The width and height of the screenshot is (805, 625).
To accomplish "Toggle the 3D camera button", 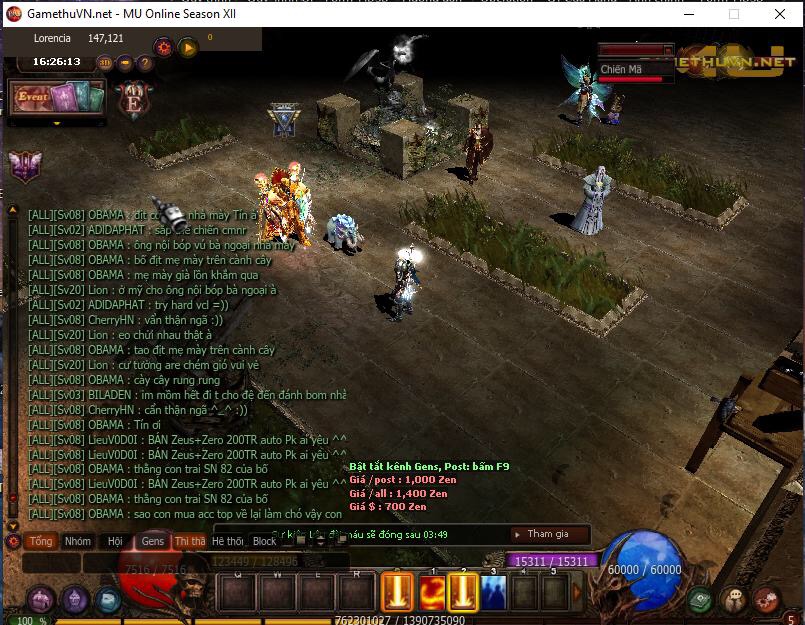I will 105,62.
